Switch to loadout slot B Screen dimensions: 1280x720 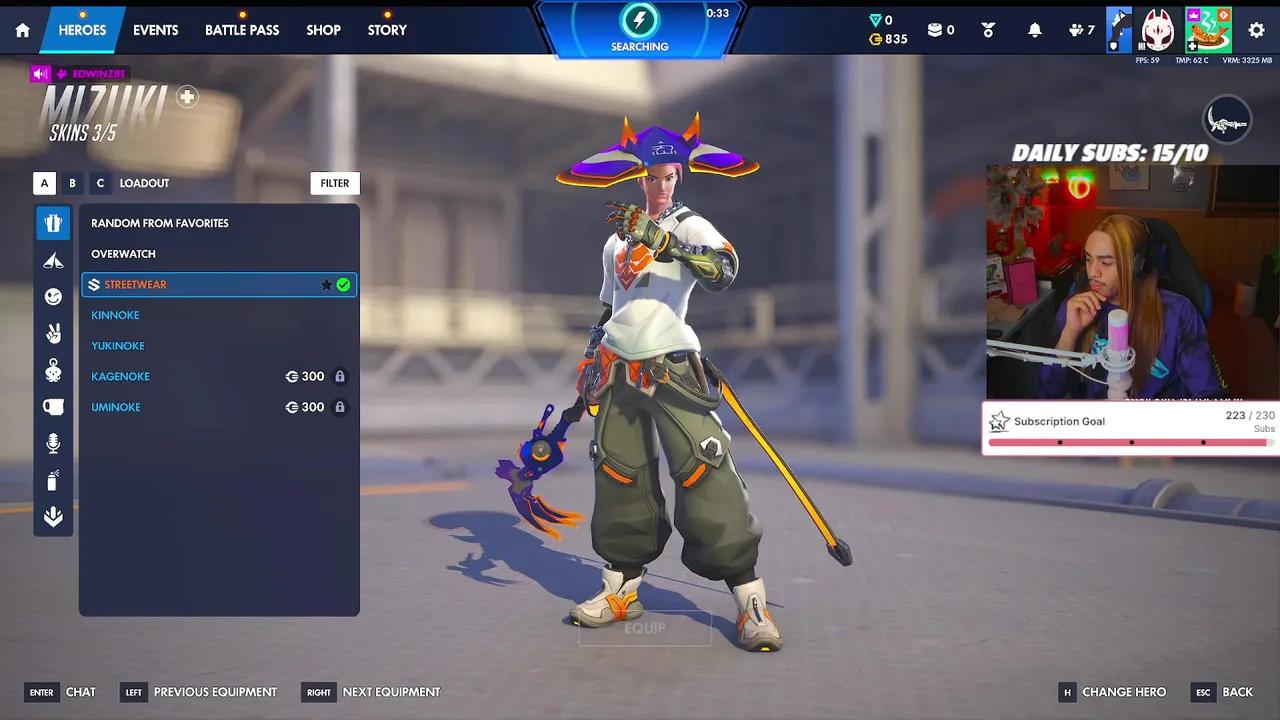(71, 183)
